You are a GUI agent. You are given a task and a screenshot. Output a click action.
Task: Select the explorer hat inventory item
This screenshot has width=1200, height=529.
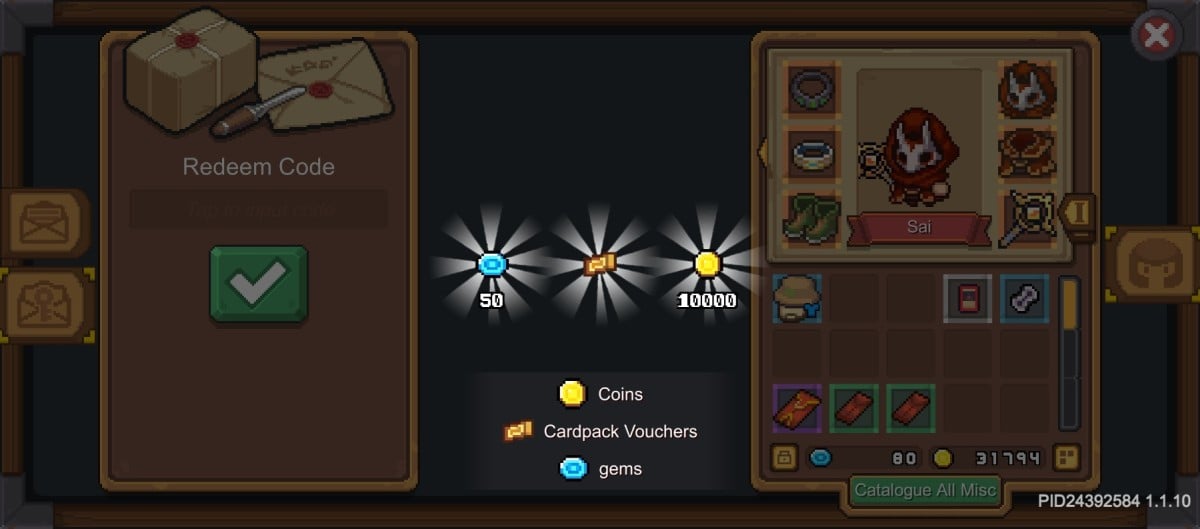[x=797, y=298]
